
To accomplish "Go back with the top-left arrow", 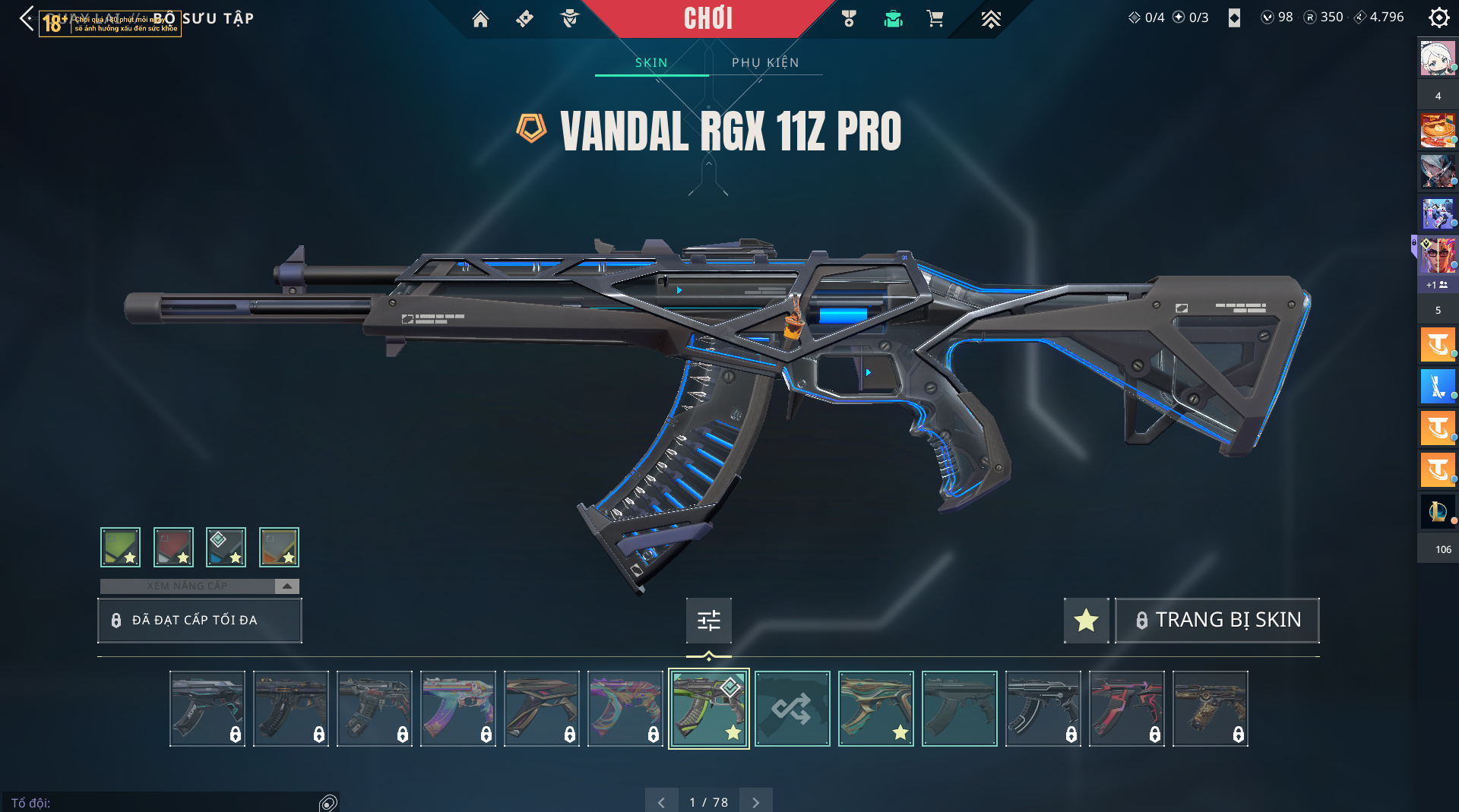I will pyautogui.click(x=27, y=18).
